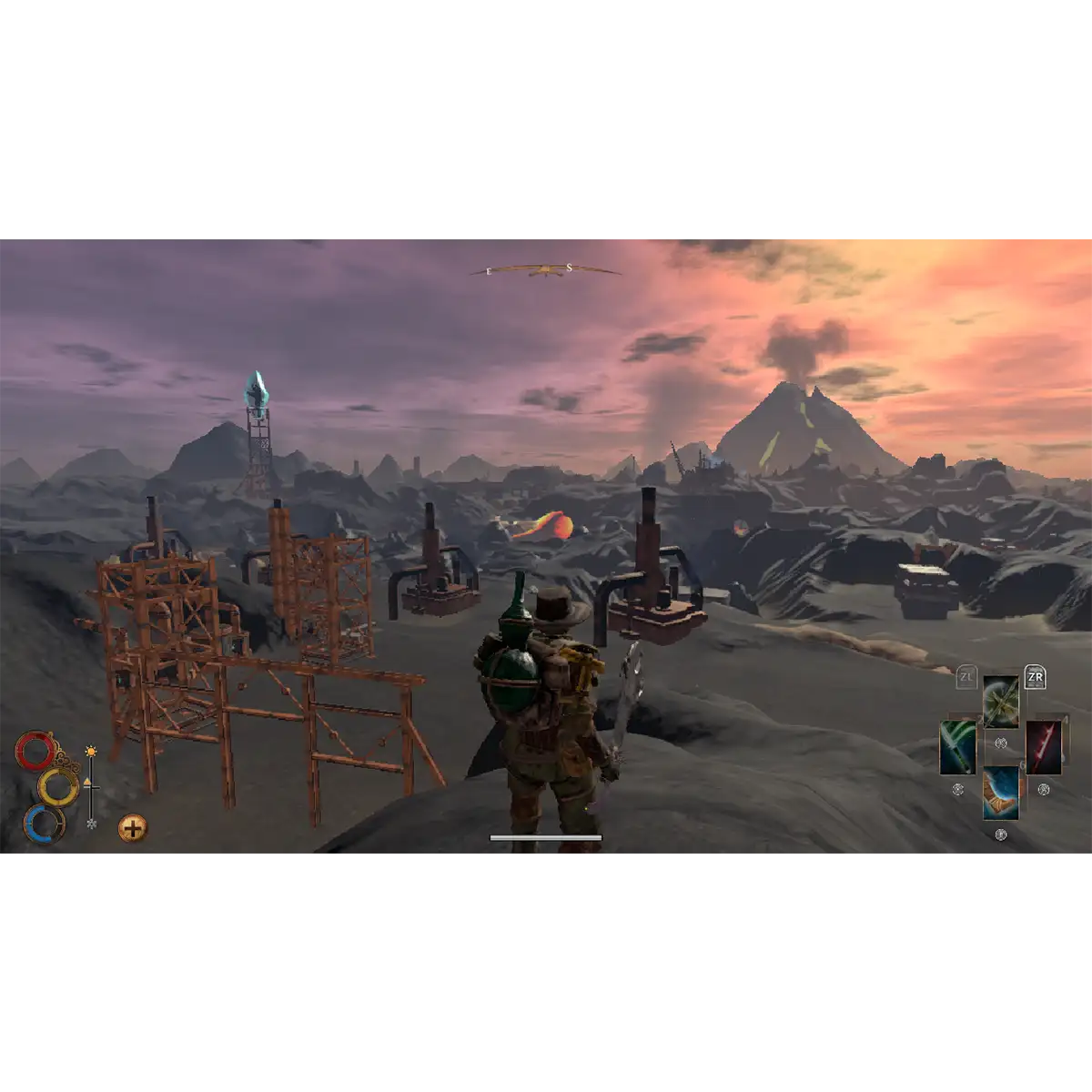Click the compass bar showing E and S
Image resolution: width=1092 pixels, height=1092 pixels.
[x=545, y=269]
